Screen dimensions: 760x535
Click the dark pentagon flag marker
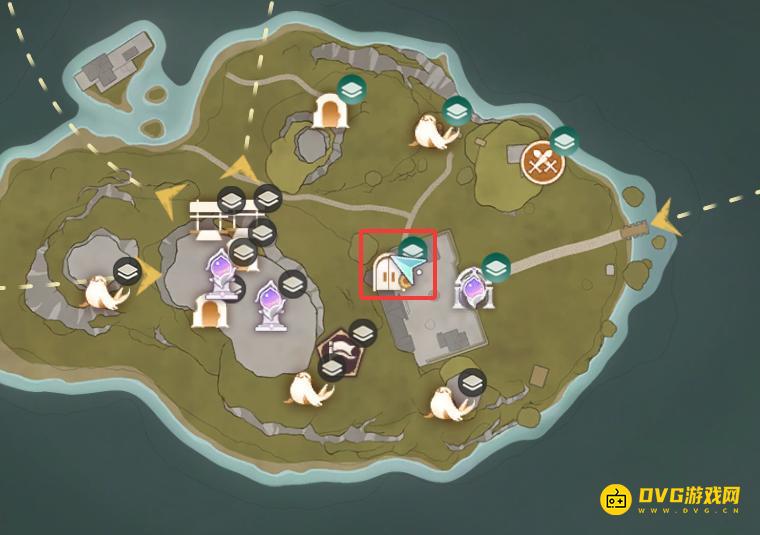click(x=338, y=351)
